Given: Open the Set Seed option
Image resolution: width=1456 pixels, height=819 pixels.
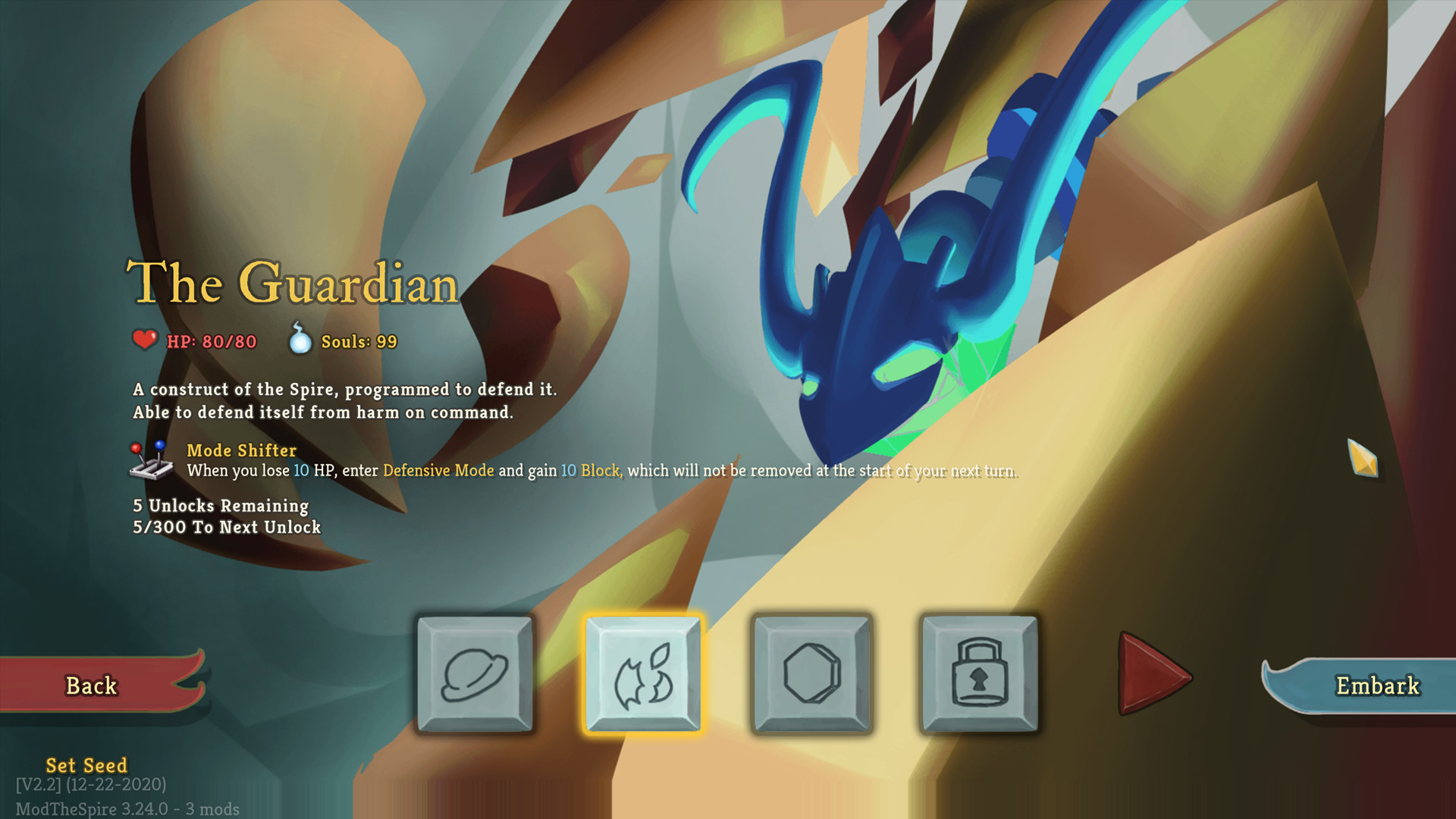Looking at the screenshot, I should pyautogui.click(x=86, y=766).
